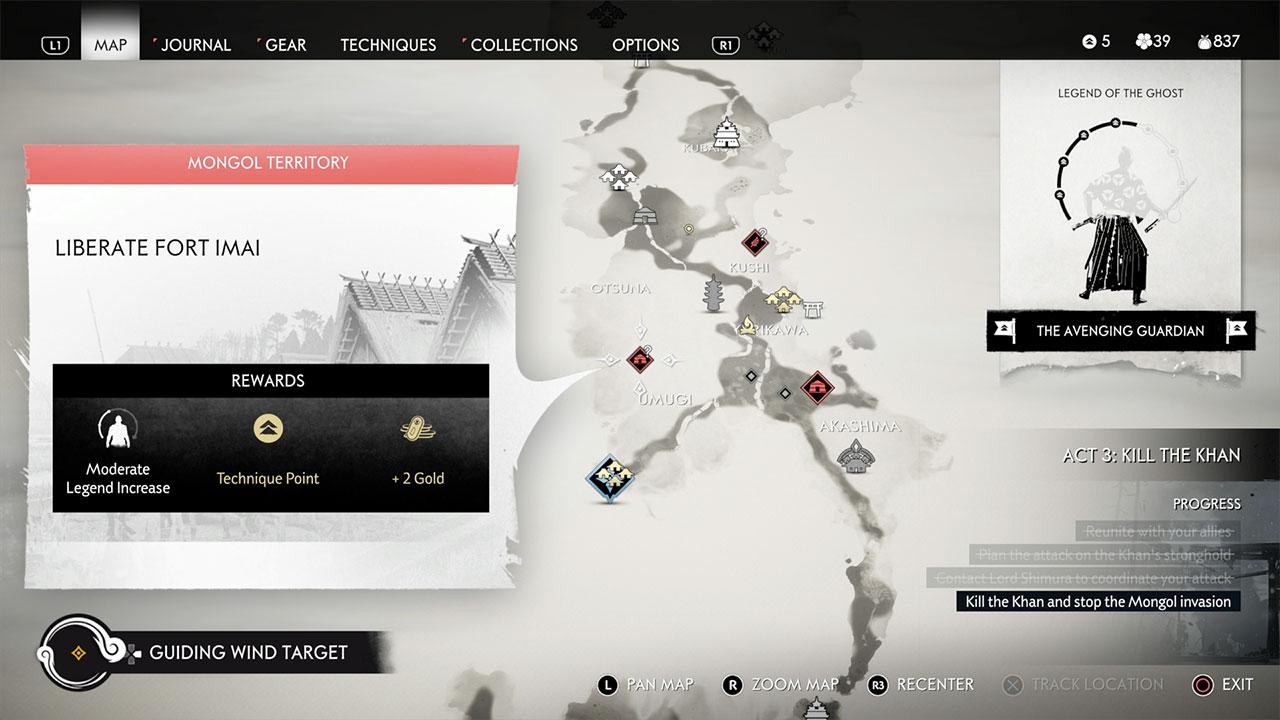Open the Options tab

(645, 45)
